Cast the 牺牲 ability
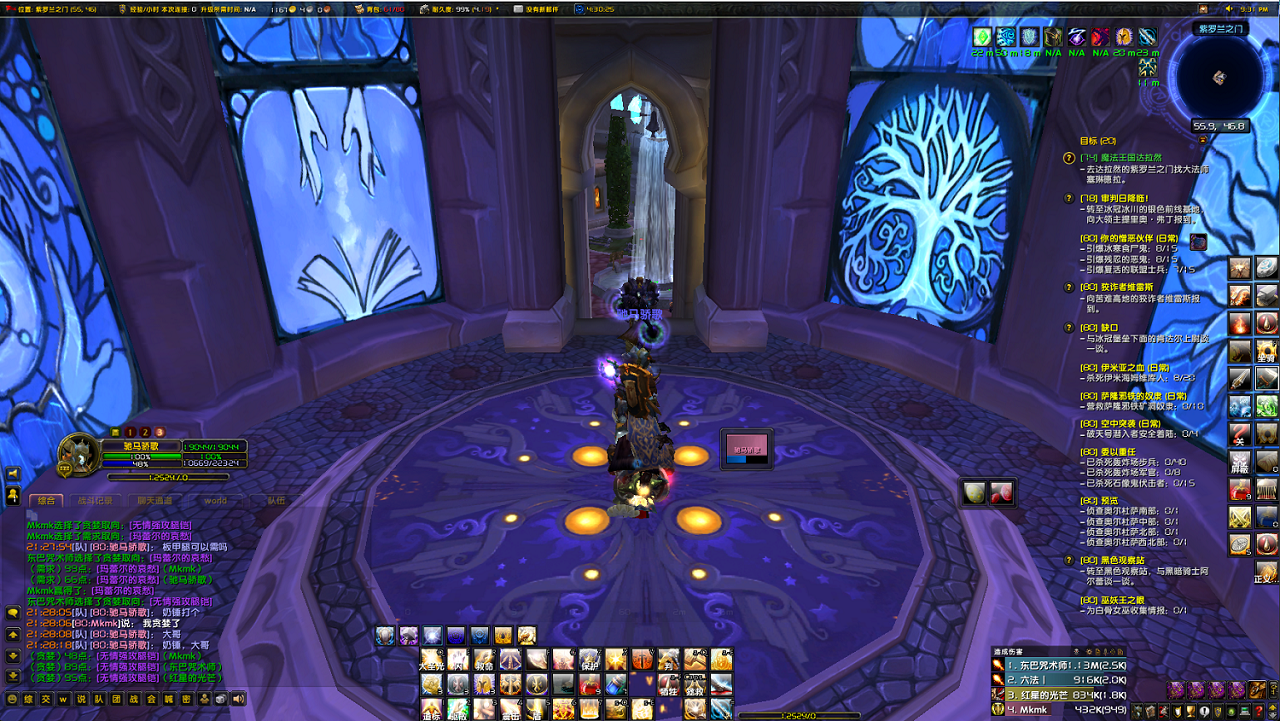Screen dimensions: 1280x721 [669, 685]
